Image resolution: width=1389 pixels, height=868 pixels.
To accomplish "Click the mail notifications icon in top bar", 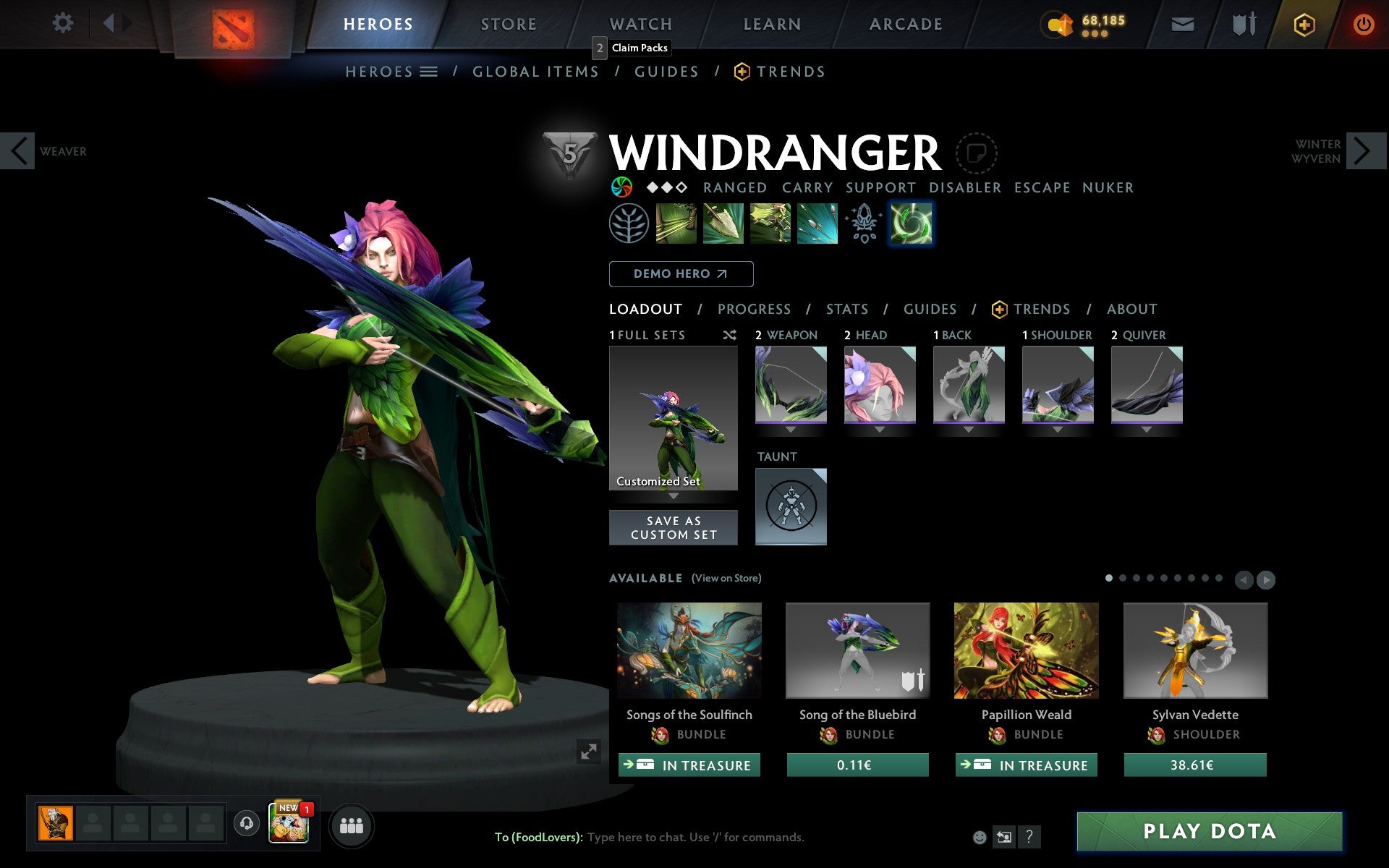I will tap(1182, 23).
